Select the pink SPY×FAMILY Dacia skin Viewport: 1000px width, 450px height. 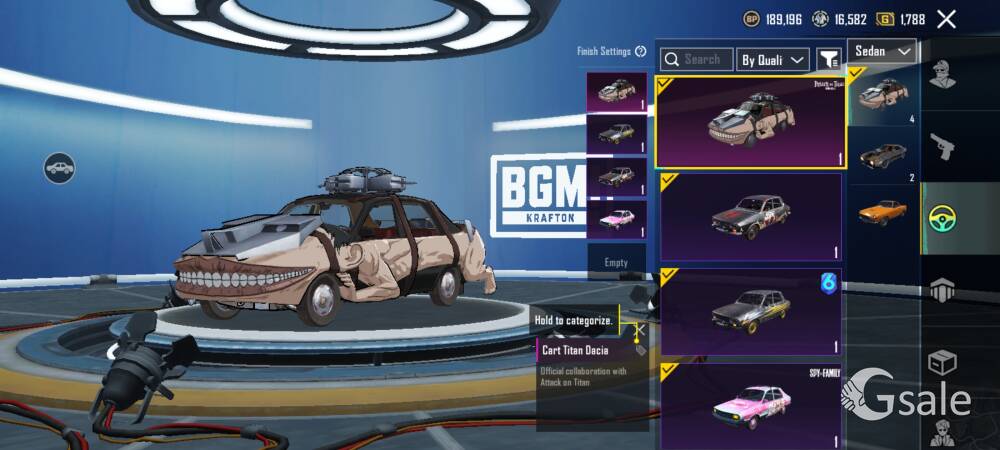point(750,405)
